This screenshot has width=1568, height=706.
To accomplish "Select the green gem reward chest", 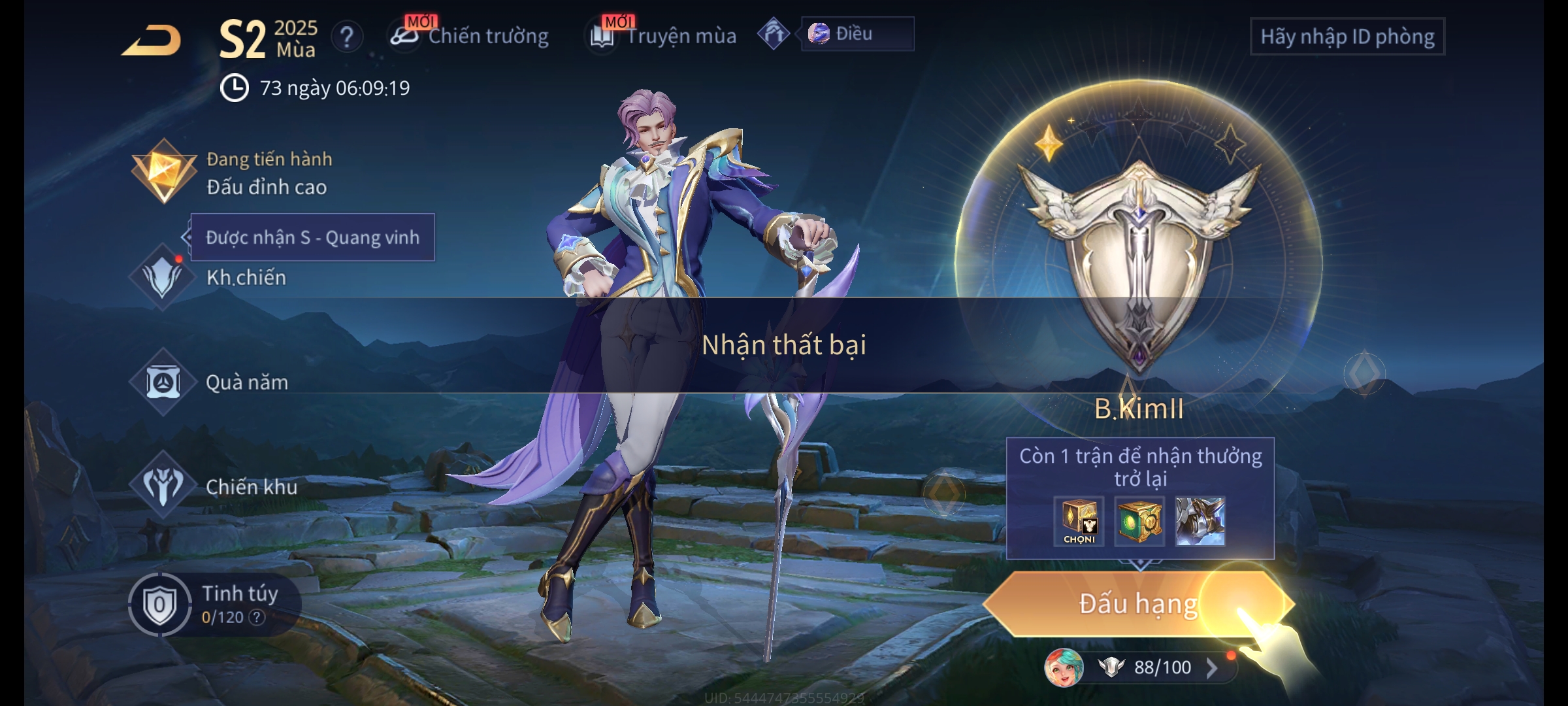I will point(1139,521).
